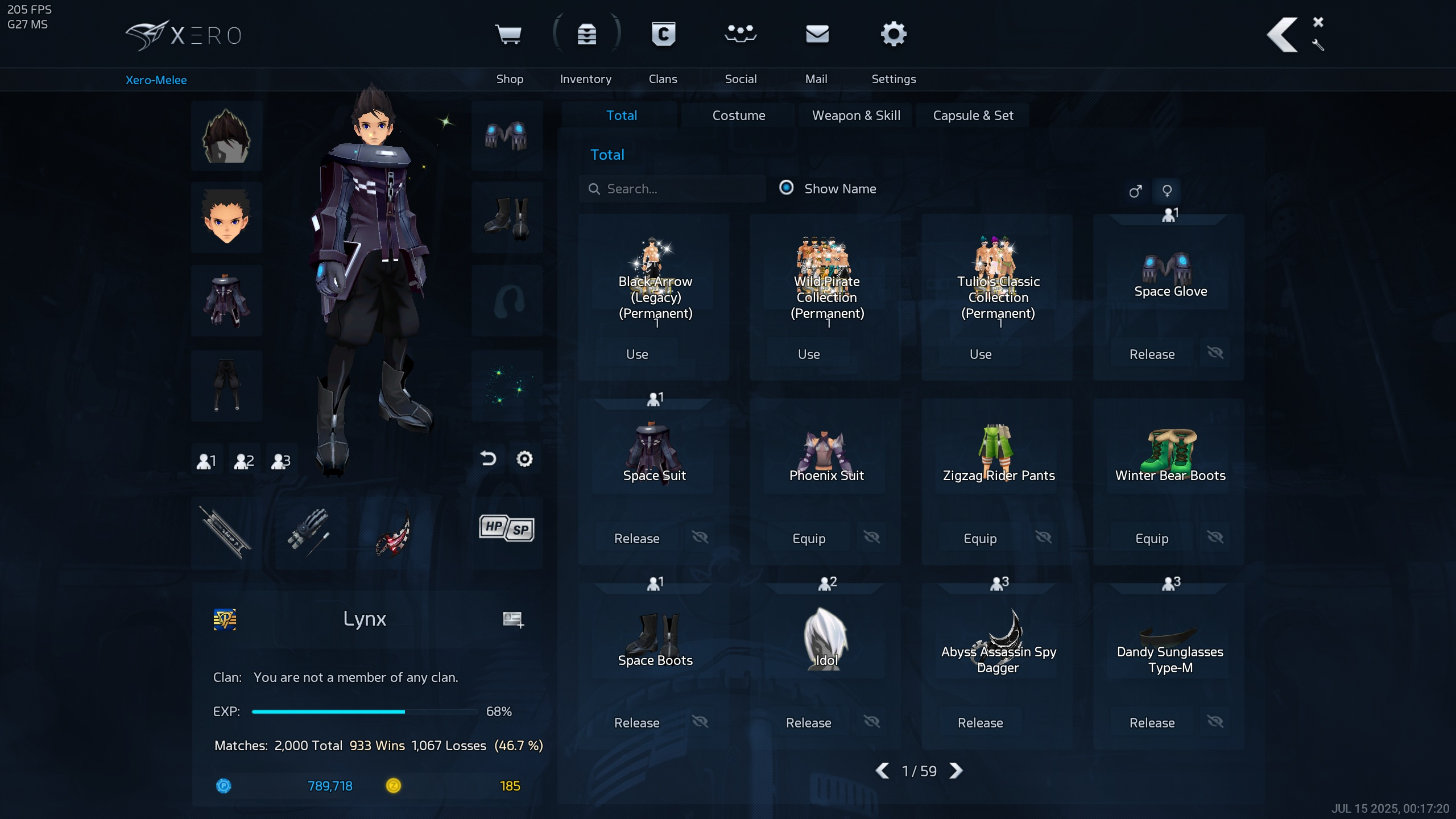Viewport: 1456px width, 819px height.
Task: Select the female gender filter
Action: point(1167,191)
